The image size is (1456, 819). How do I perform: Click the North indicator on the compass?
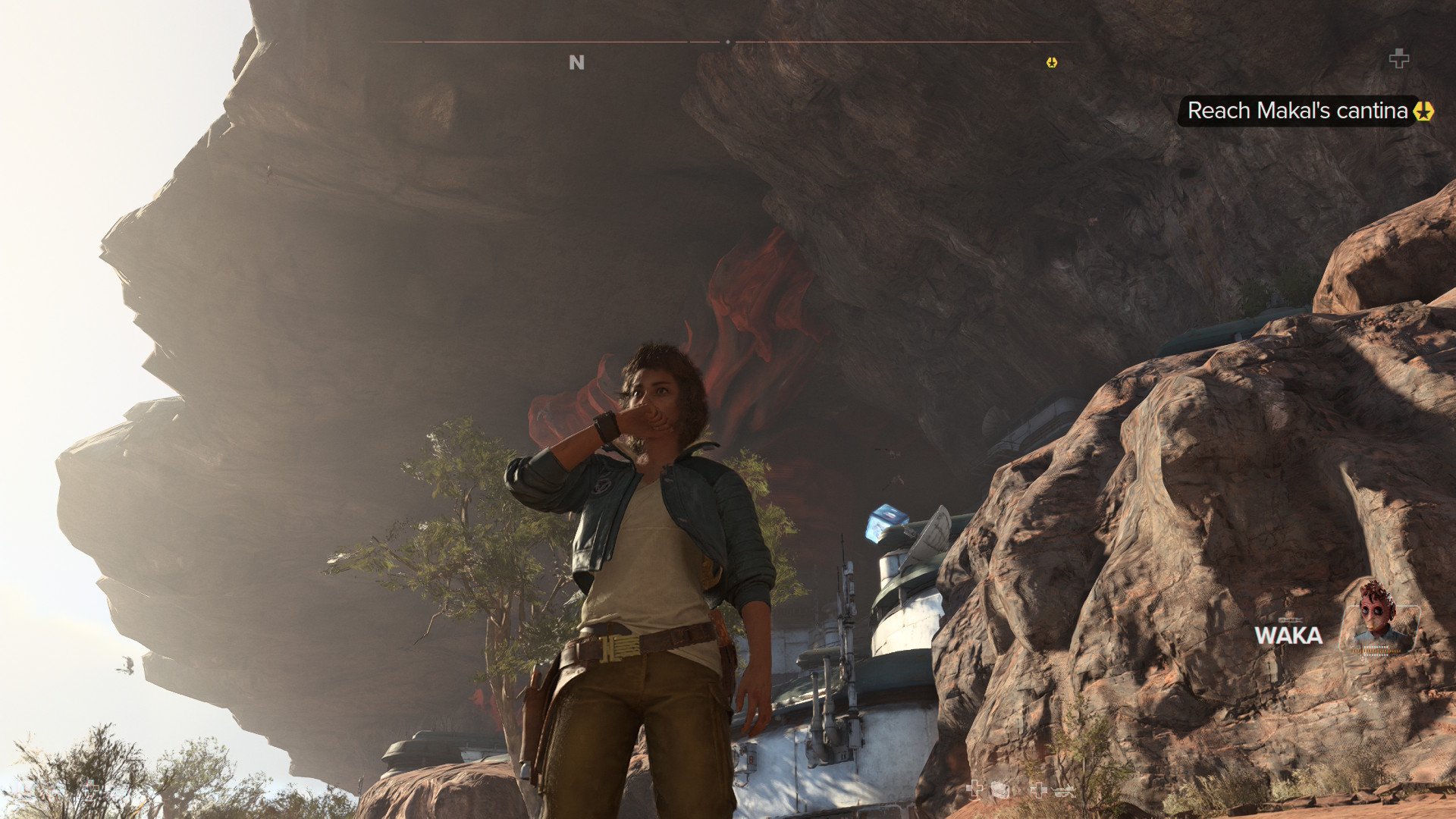click(x=576, y=63)
